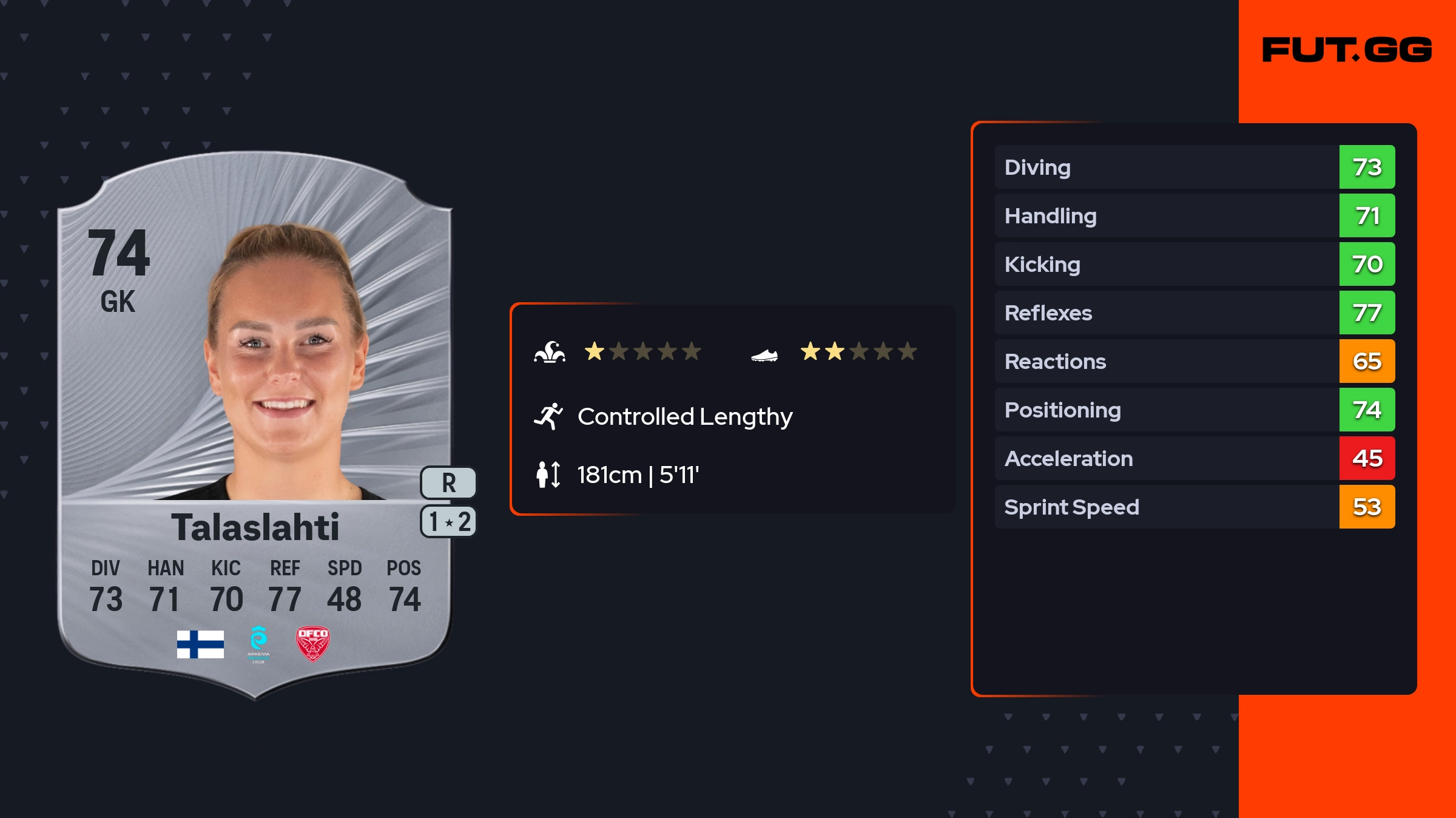Viewport: 1456px width, 818px height.
Task: Choose the Kicking stat row
Action: coord(1194,264)
